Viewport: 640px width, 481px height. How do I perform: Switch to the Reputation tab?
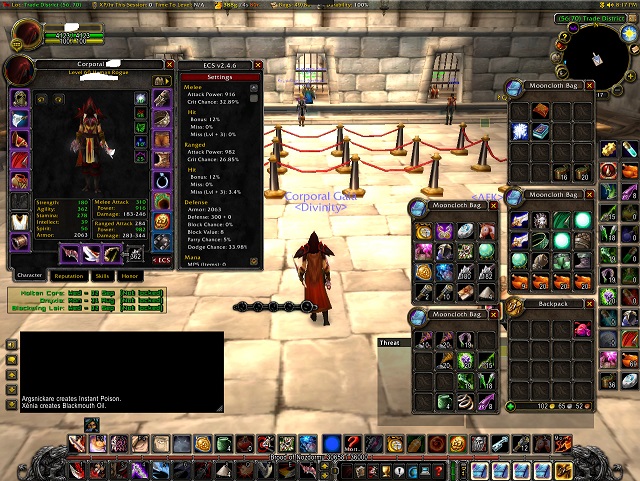pyautogui.click(x=69, y=275)
